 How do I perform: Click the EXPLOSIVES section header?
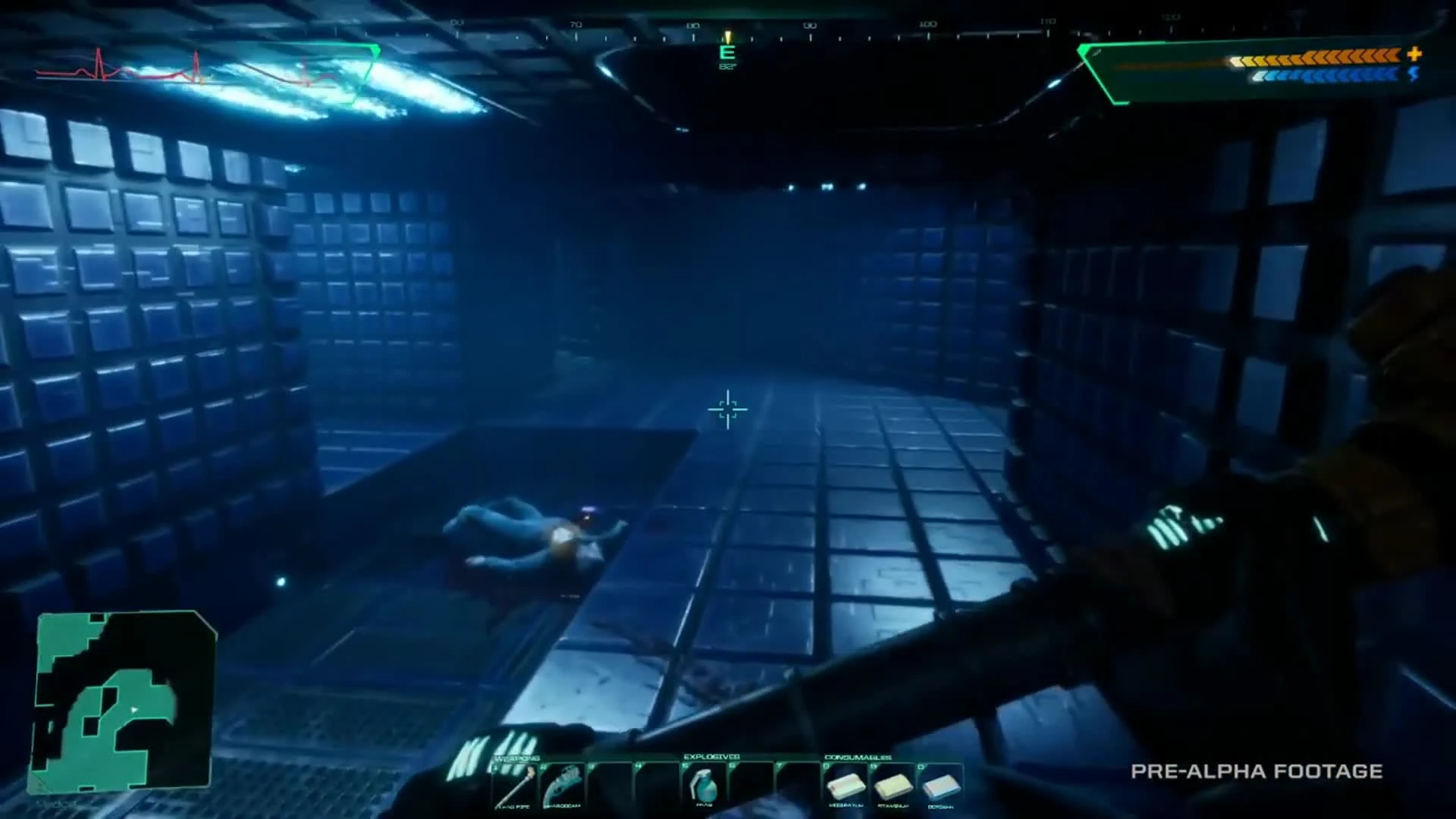(x=713, y=757)
